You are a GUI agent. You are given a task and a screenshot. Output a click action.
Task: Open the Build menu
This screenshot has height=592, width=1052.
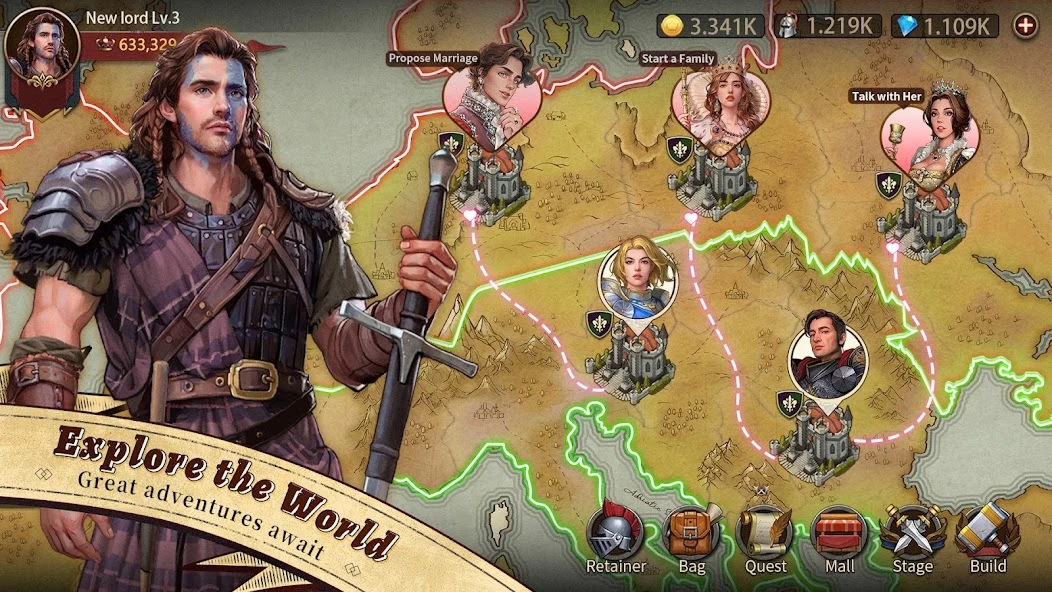987,536
